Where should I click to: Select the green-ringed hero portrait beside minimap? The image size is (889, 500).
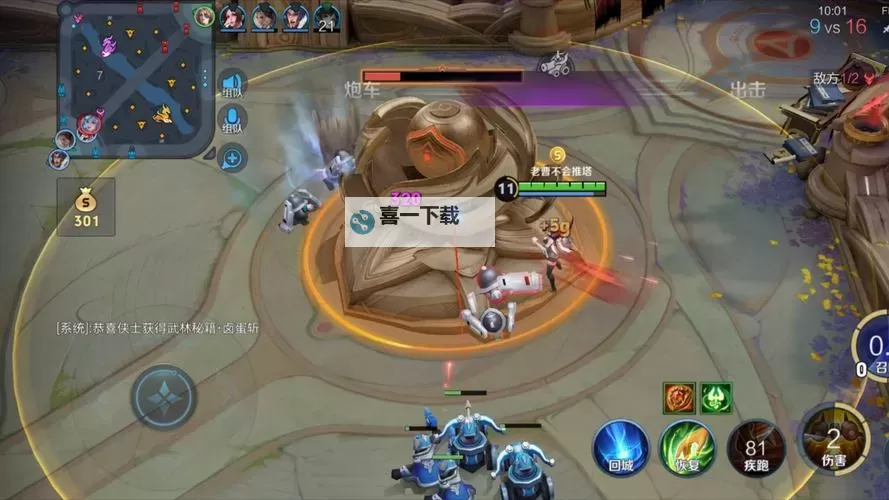pos(204,16)
